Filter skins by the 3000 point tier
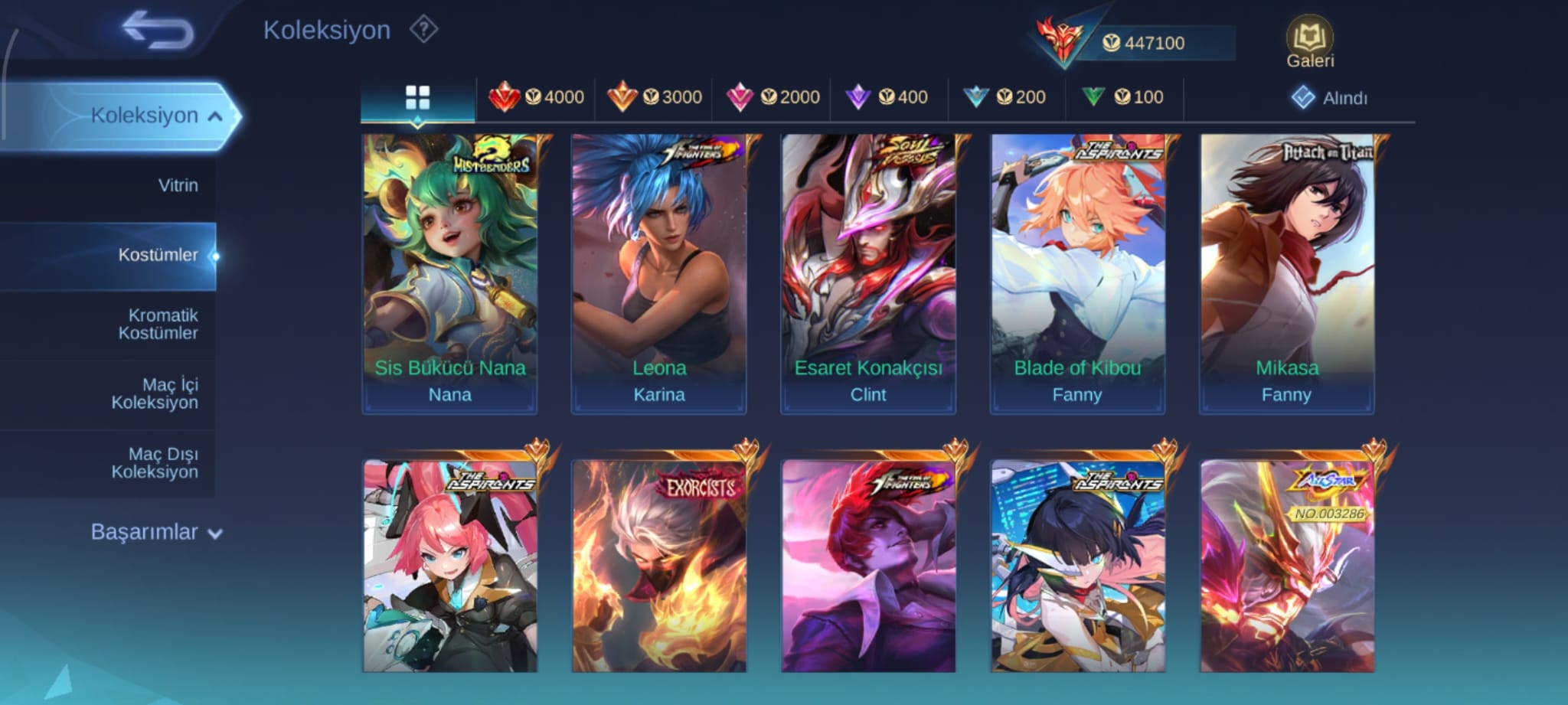This screenshot has width=1568, height=705. click(655, 97)
